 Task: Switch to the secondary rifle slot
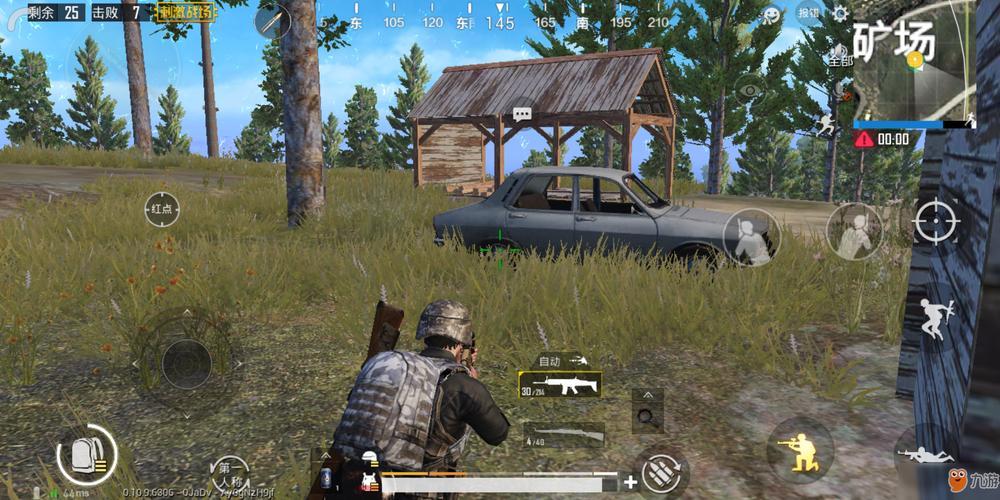coord(564,433)
